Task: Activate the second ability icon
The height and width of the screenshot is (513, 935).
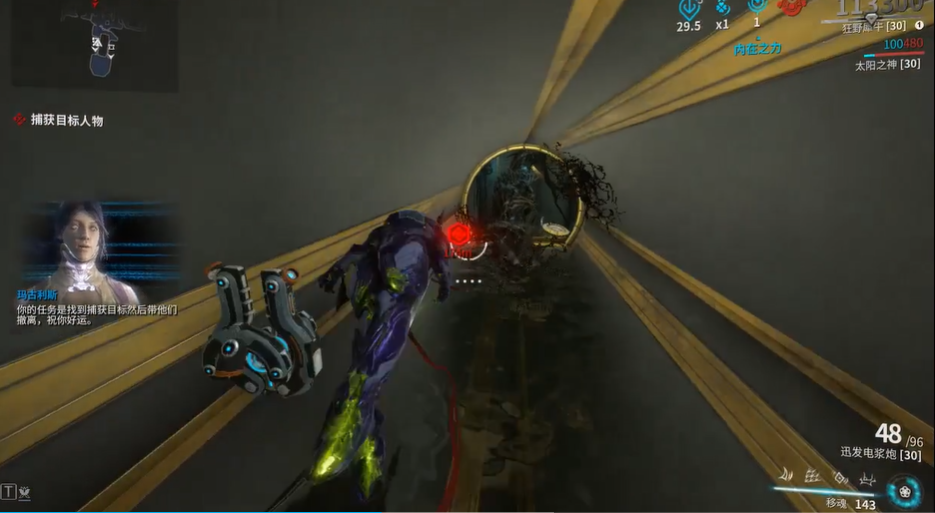Action: [x=812, y=477]
